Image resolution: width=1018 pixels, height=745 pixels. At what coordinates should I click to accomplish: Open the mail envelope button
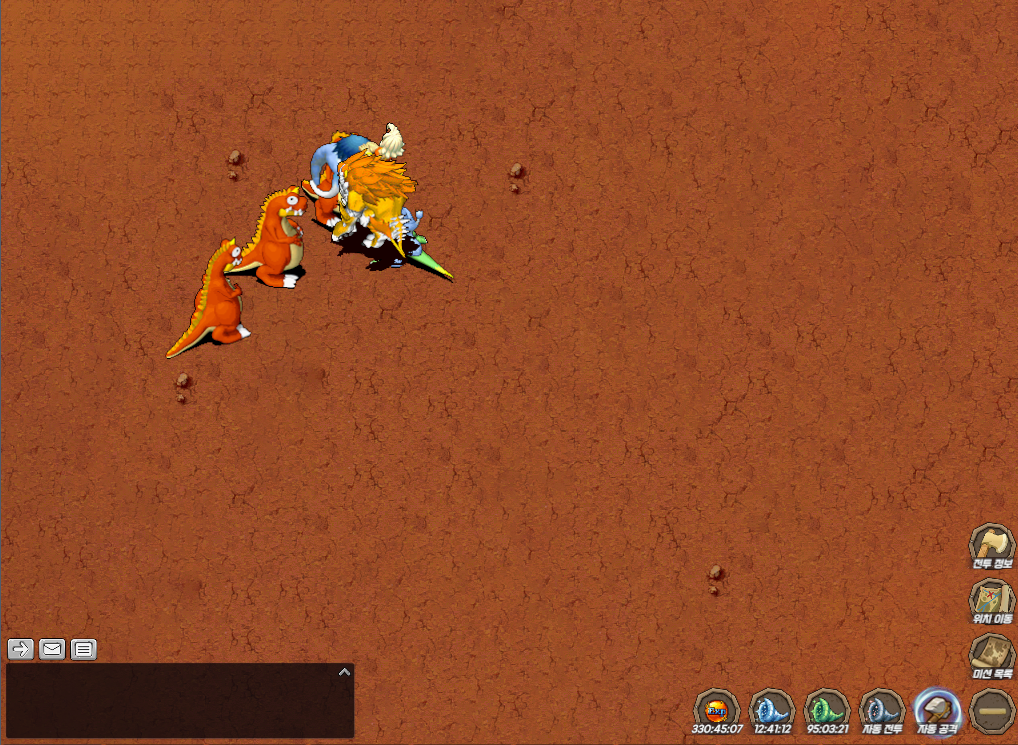[x=52, y=649]
